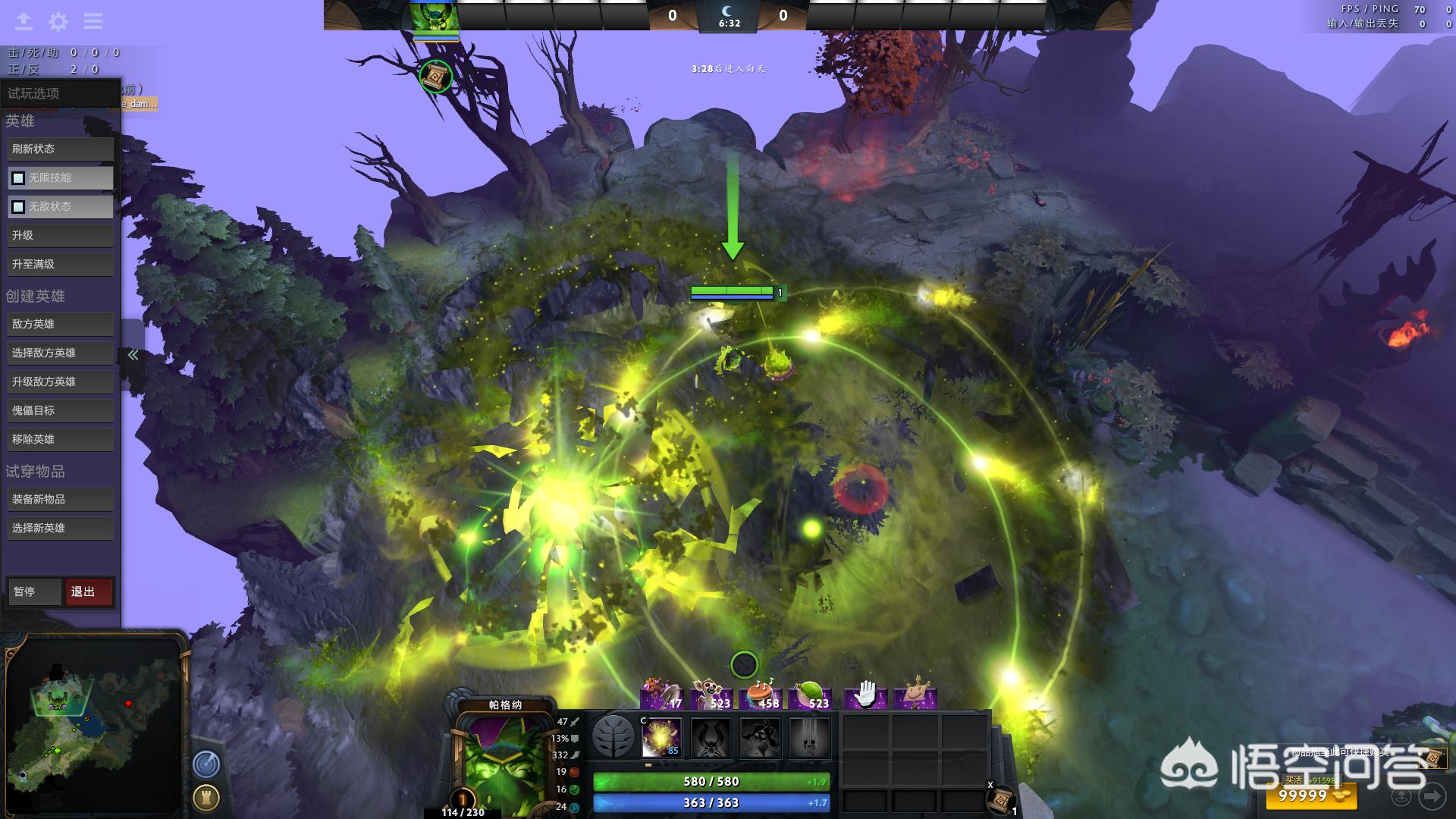This screenshot has width=1456, height=819.
Task: Enable the 无敌状态 invulnerability option
Action: coord(18,207)
